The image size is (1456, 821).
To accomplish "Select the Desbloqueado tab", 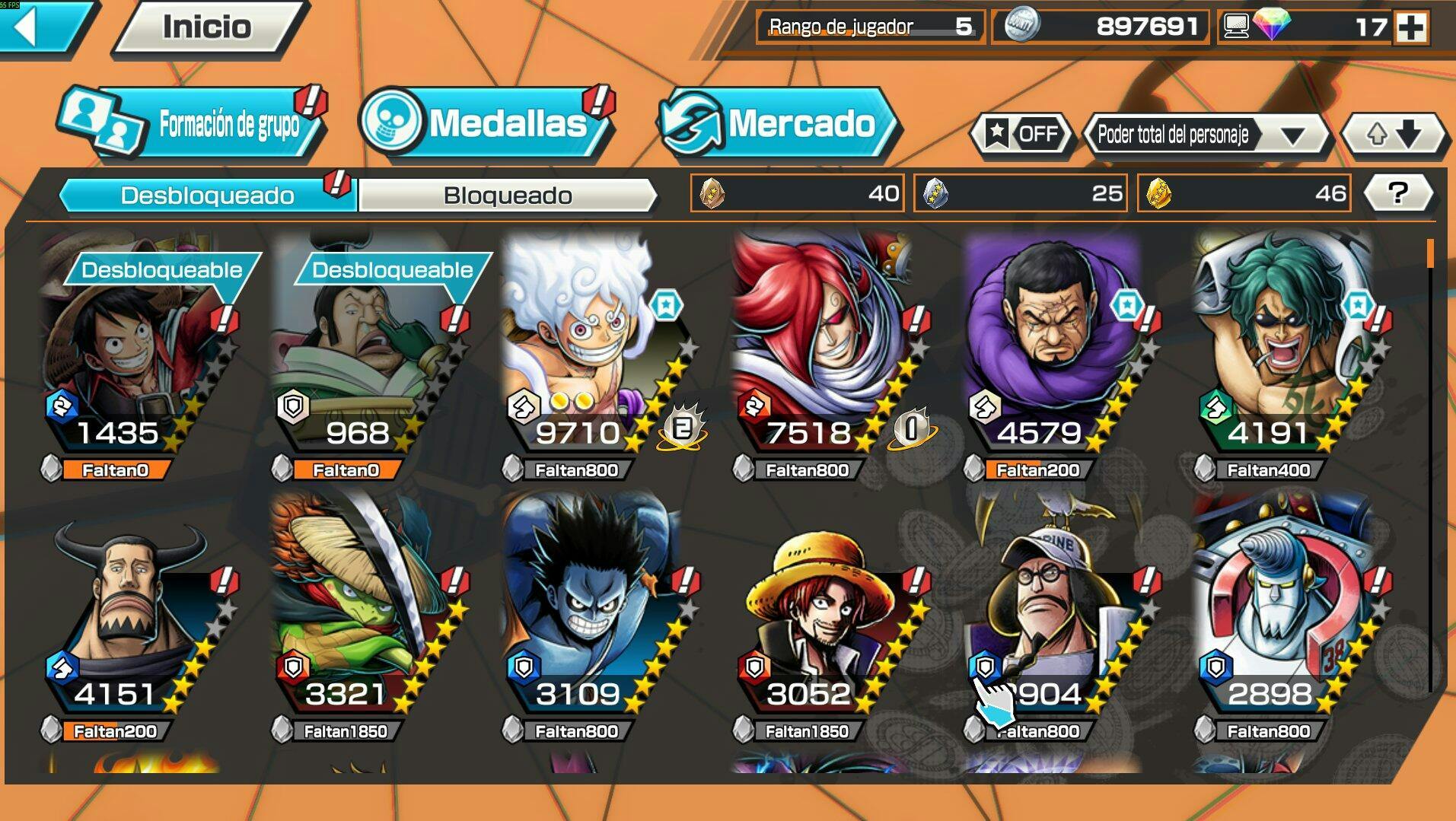I will point(207,196).
